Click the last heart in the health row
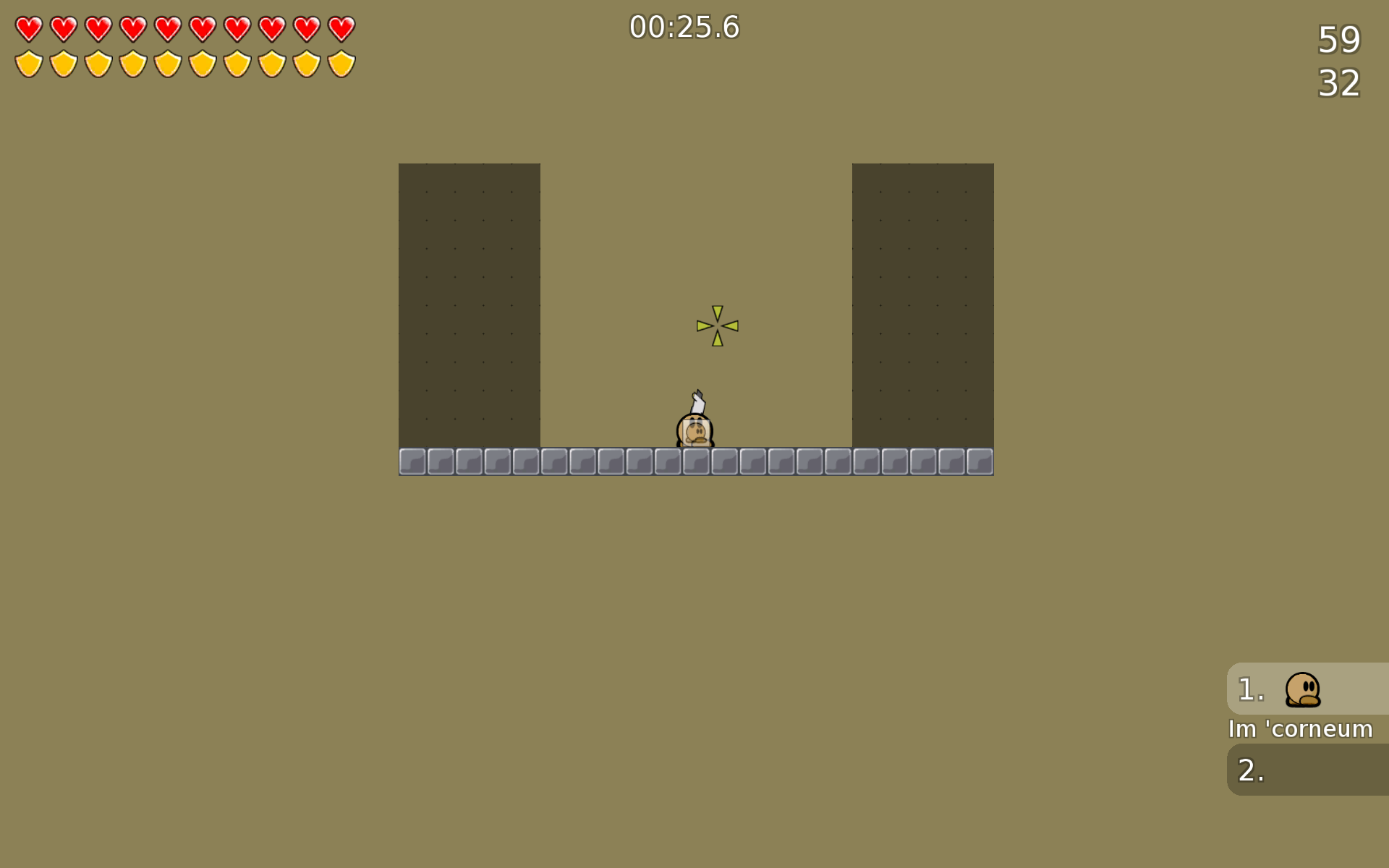 pyautogui.click(x=340, y=29)
